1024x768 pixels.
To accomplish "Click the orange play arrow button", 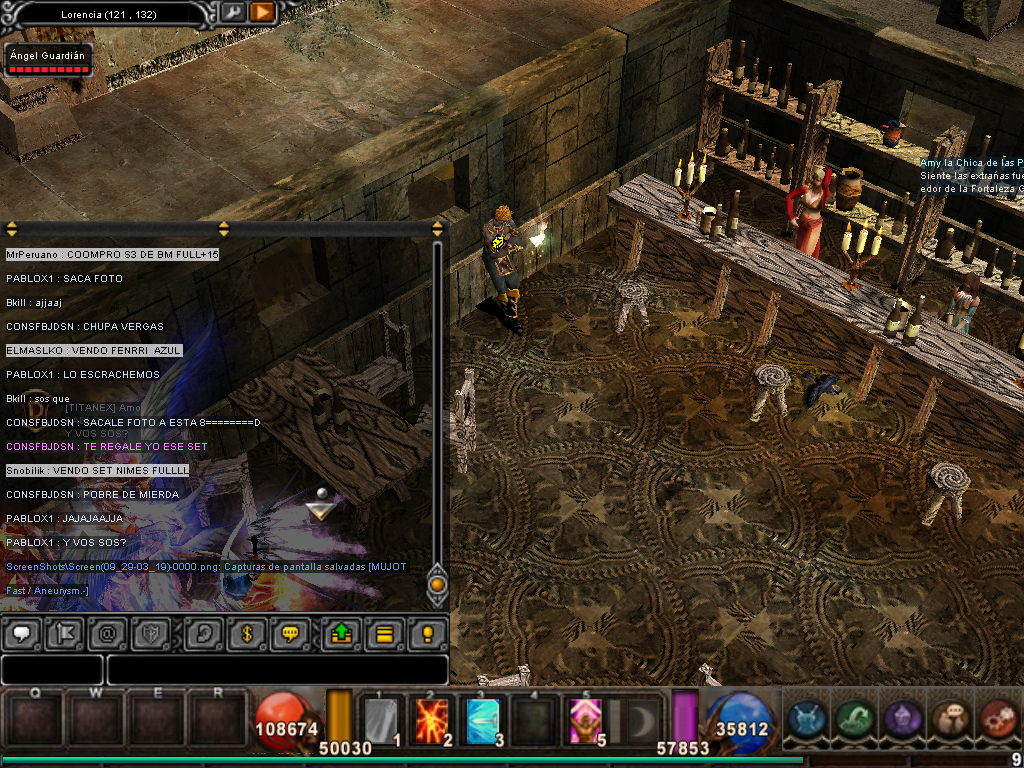I will [x=262, y=12].
